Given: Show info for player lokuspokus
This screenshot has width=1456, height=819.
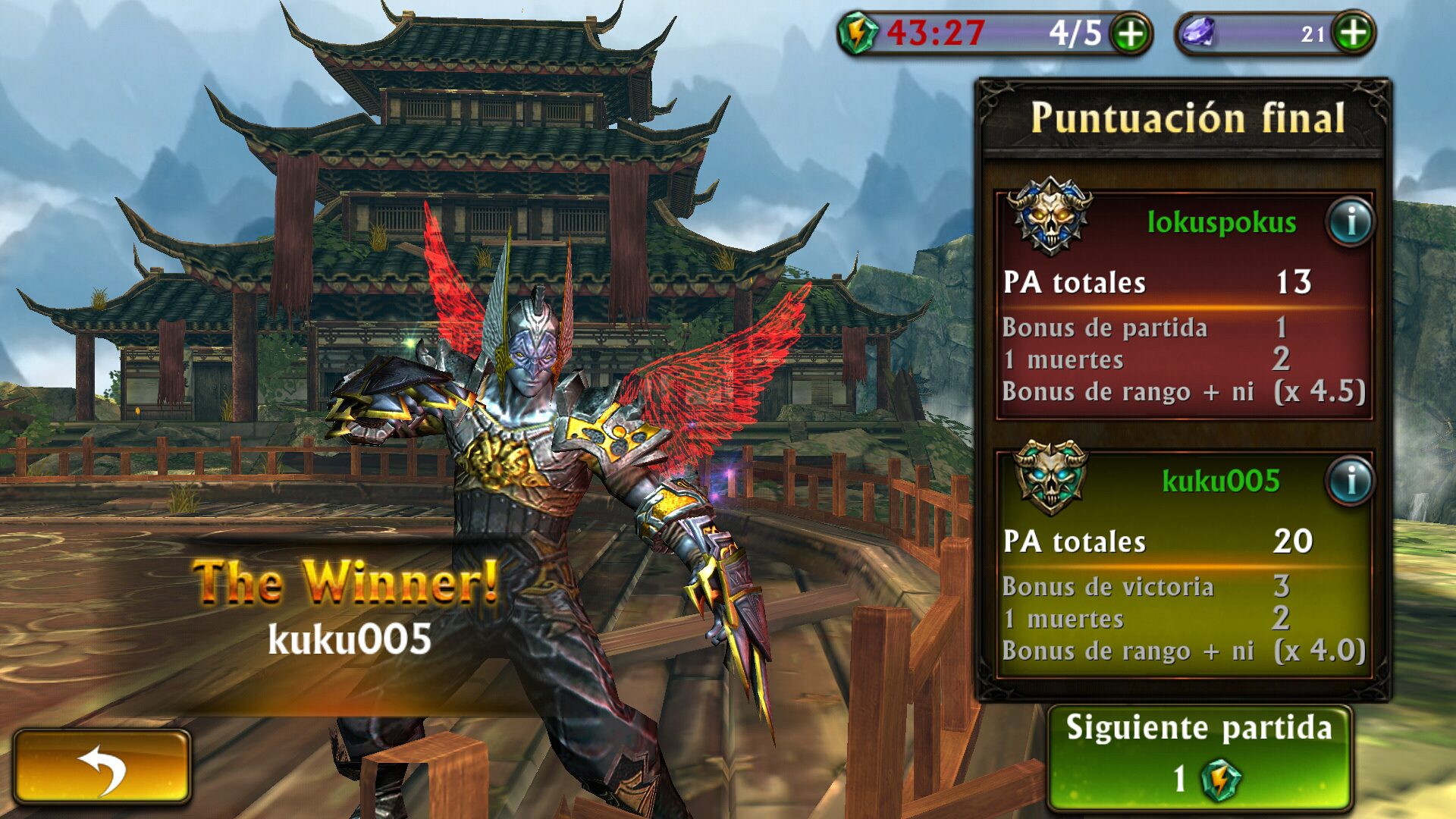Looking at the screenshot, I should (1351, 222).
